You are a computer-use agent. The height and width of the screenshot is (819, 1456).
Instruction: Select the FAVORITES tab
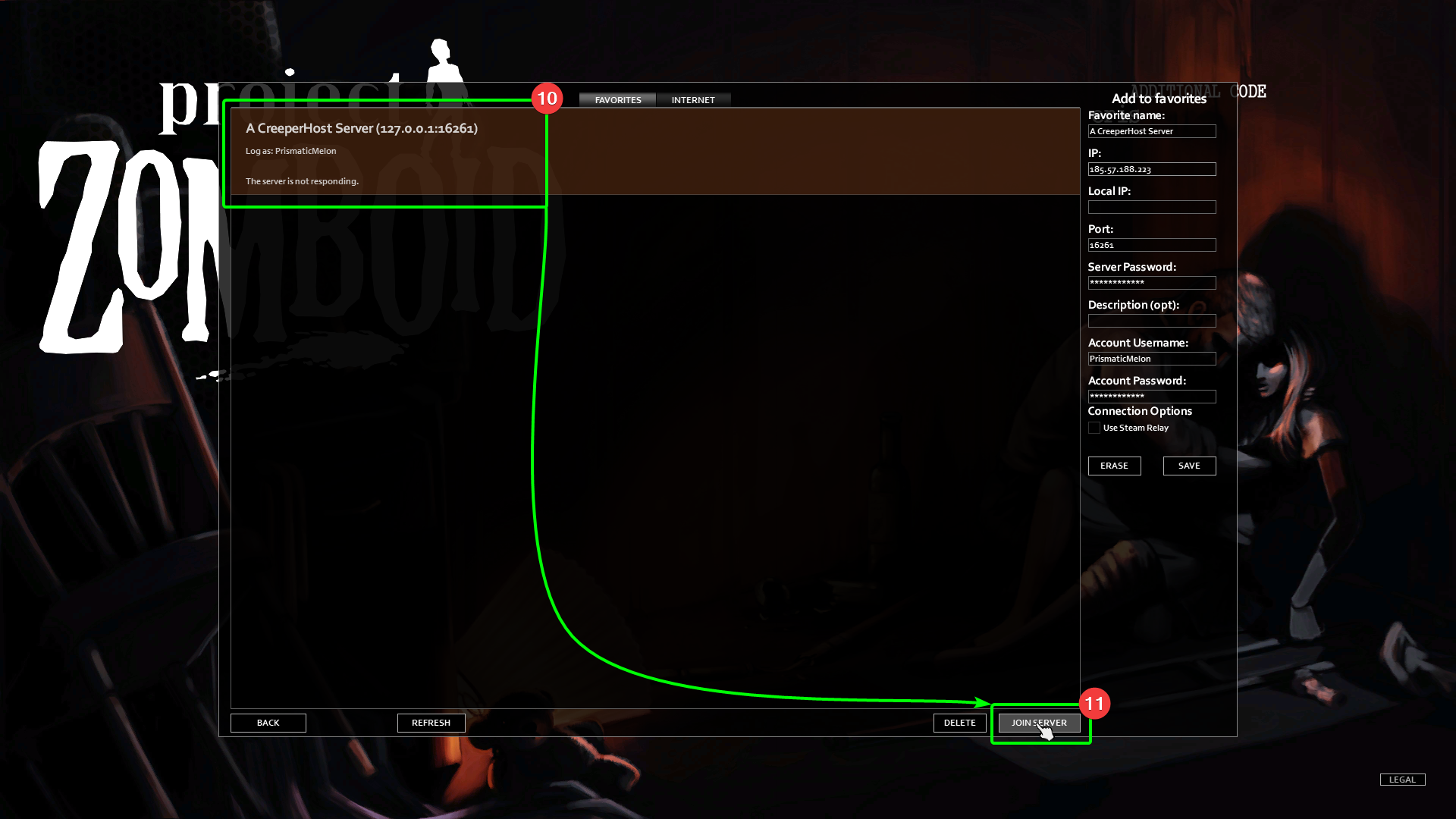(617, 99)
